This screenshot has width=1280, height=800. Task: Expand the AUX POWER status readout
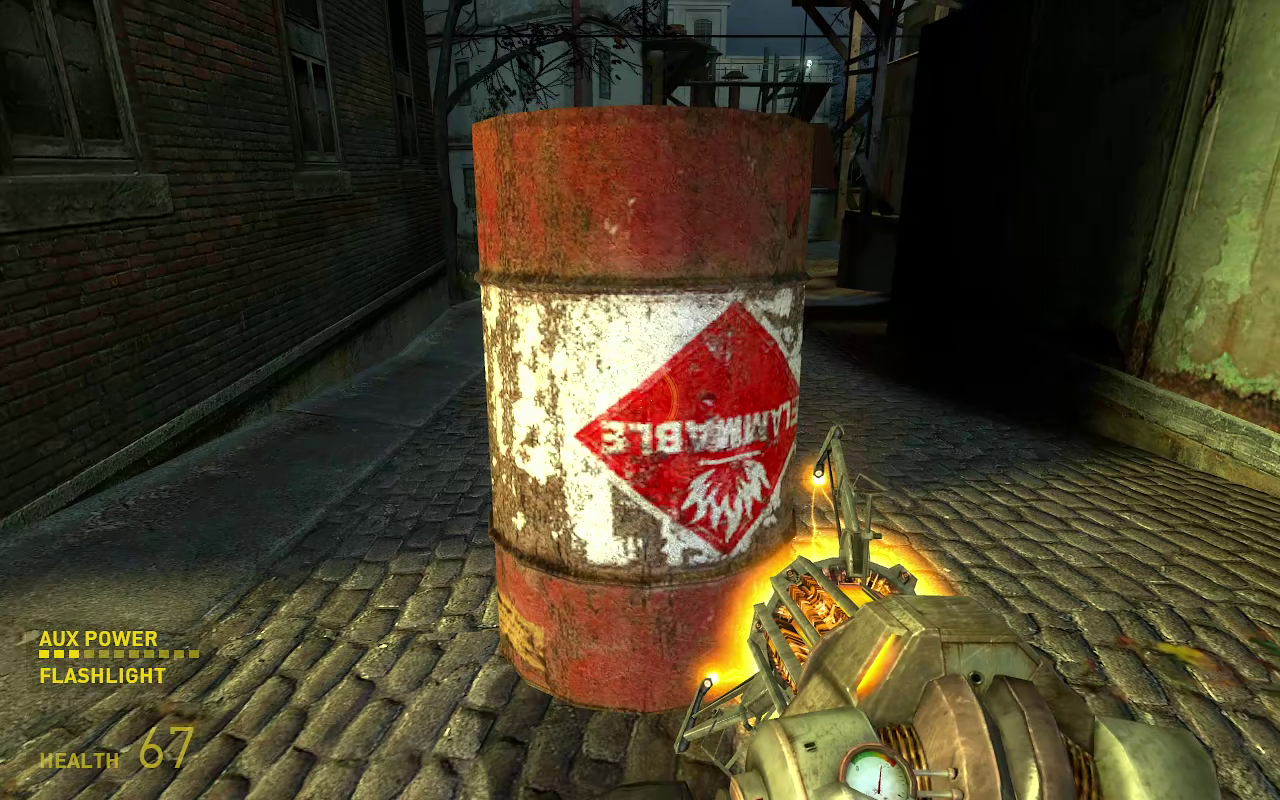97,637
